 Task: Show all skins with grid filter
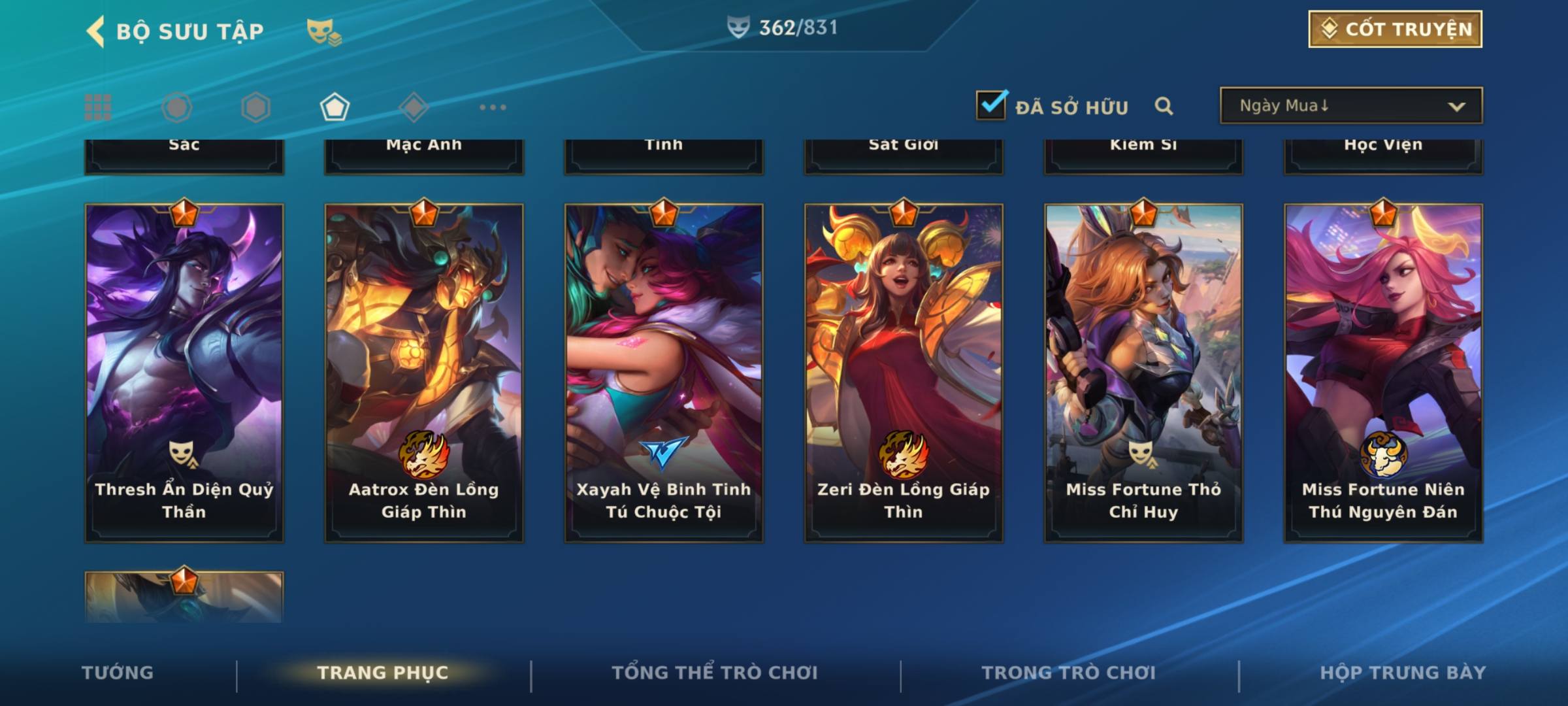98,107
